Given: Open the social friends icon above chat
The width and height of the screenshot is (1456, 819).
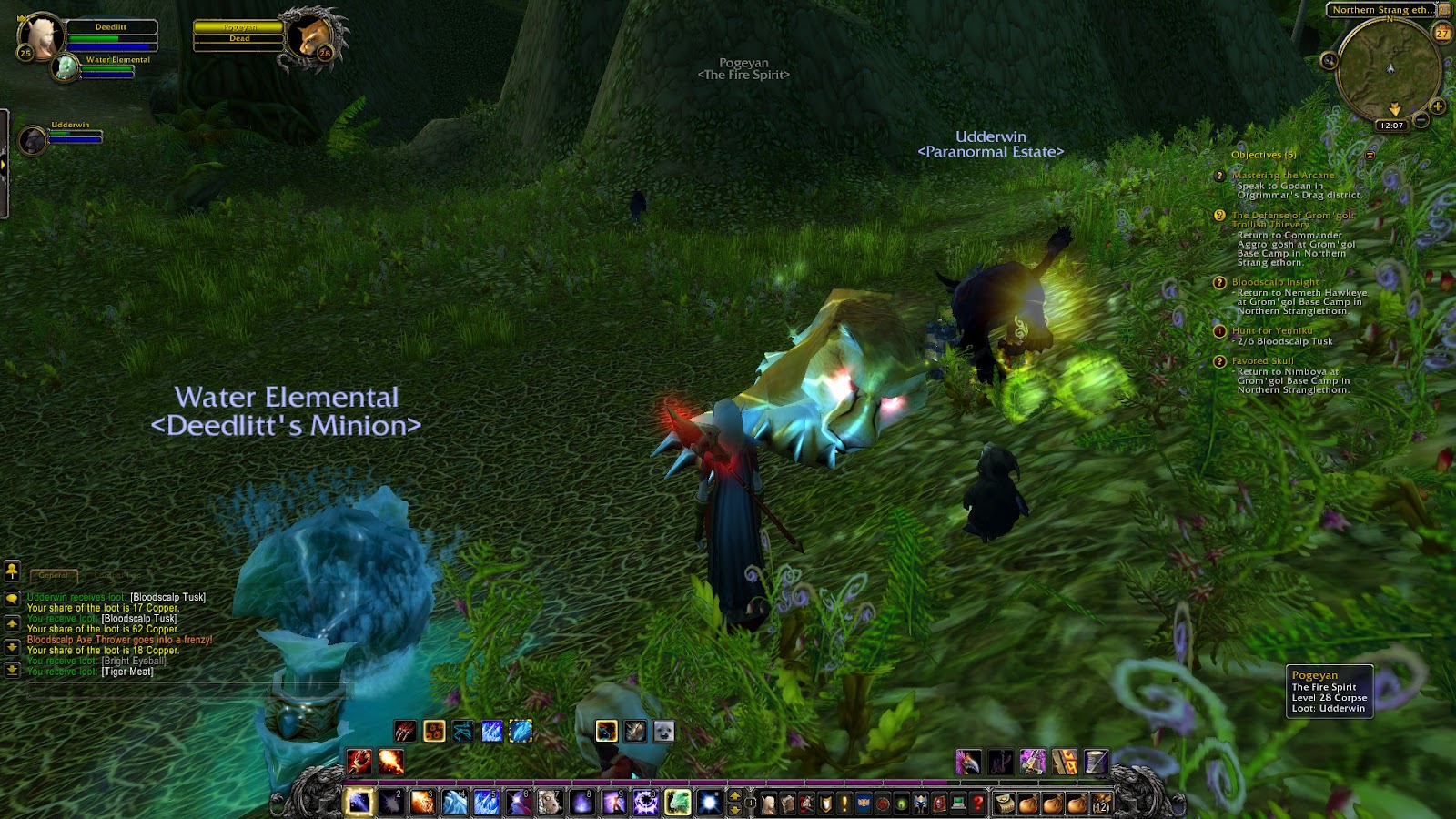Looking at the screenshot, I should click(x=12, y=571).
